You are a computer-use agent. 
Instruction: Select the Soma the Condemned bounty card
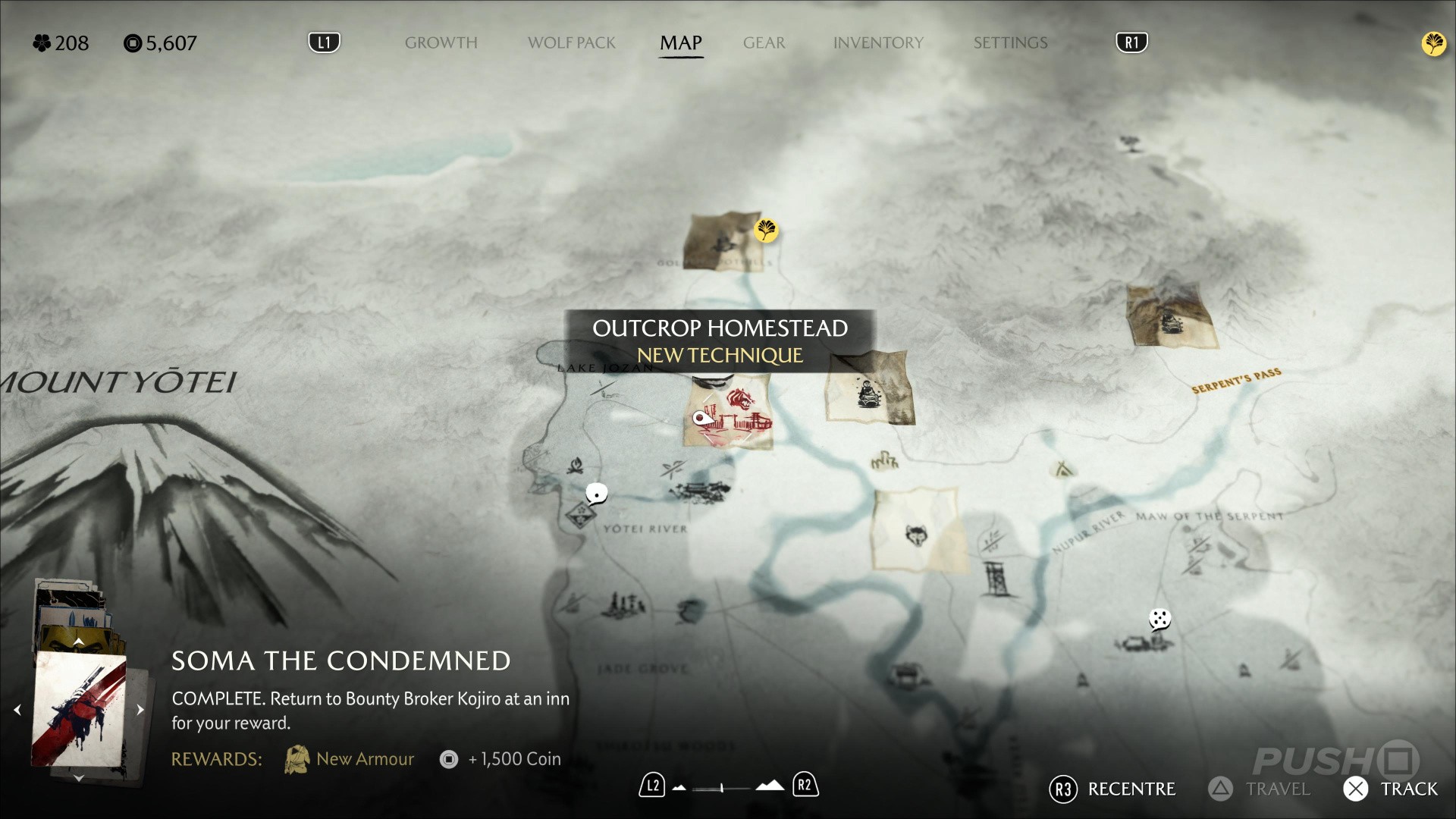[79, 709]
